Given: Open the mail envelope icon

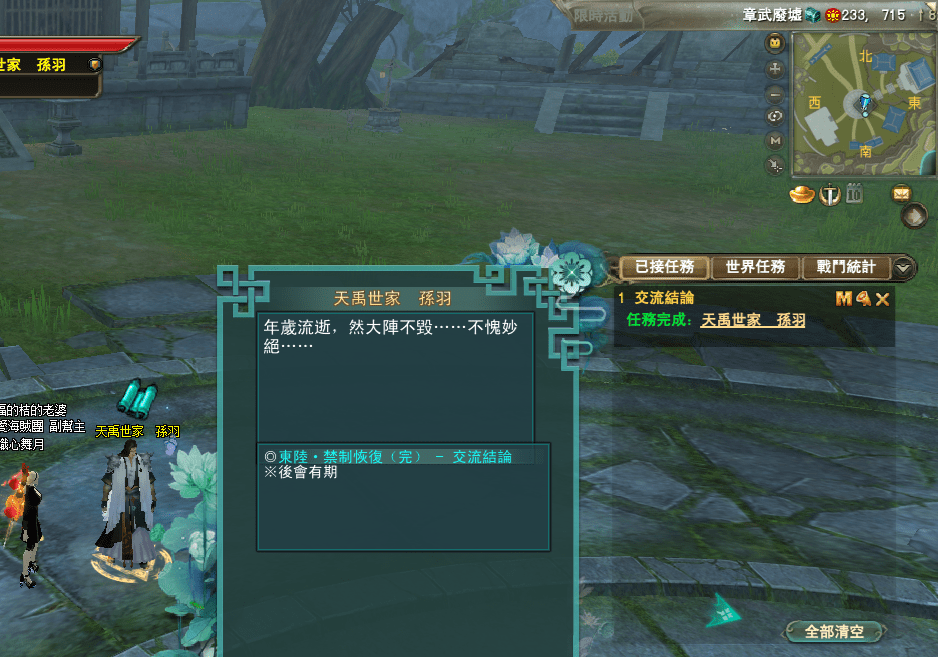Looking at the screenshot, I should pos(902,193).
